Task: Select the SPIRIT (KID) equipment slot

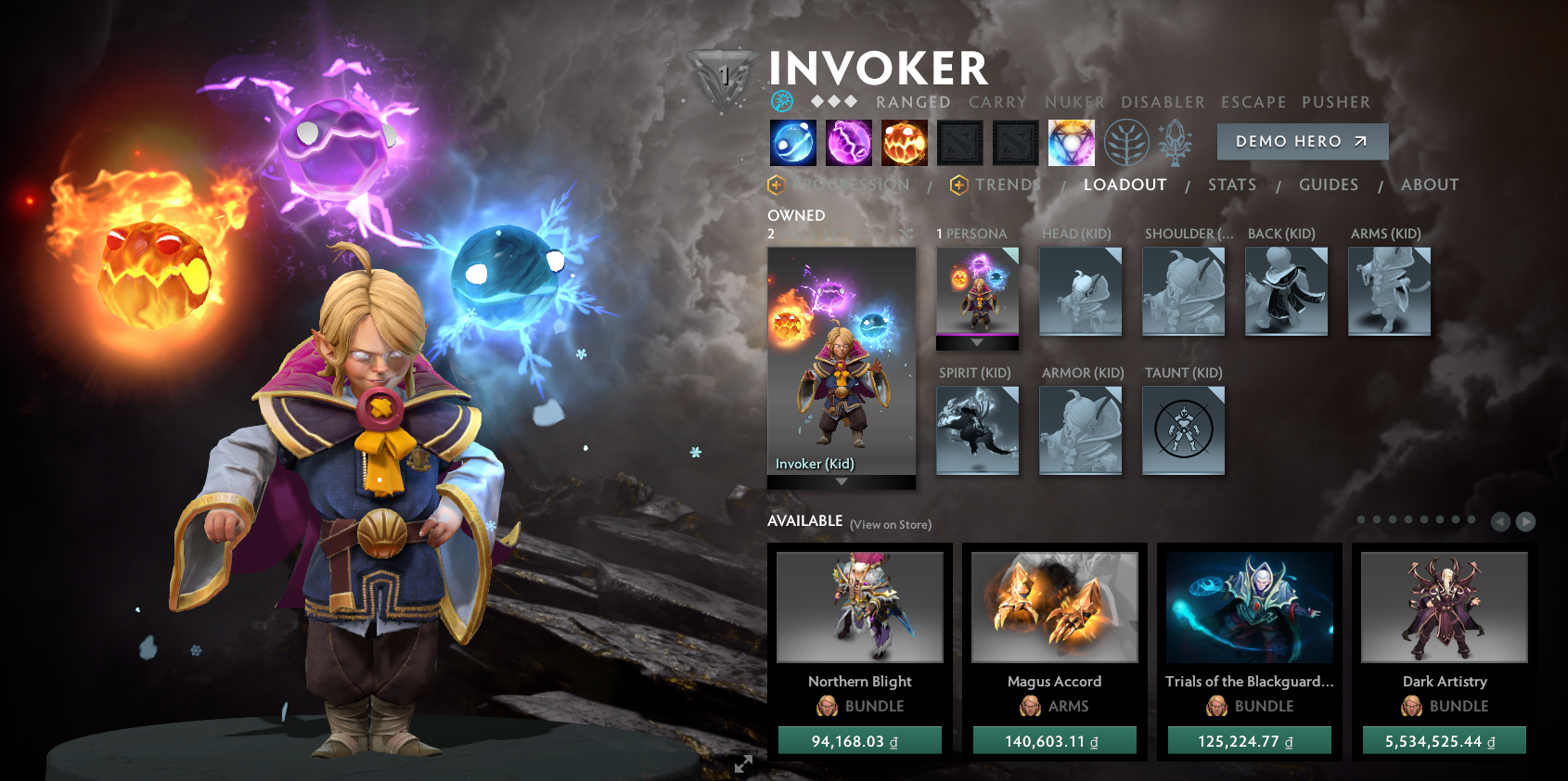Action: [977, 429]
